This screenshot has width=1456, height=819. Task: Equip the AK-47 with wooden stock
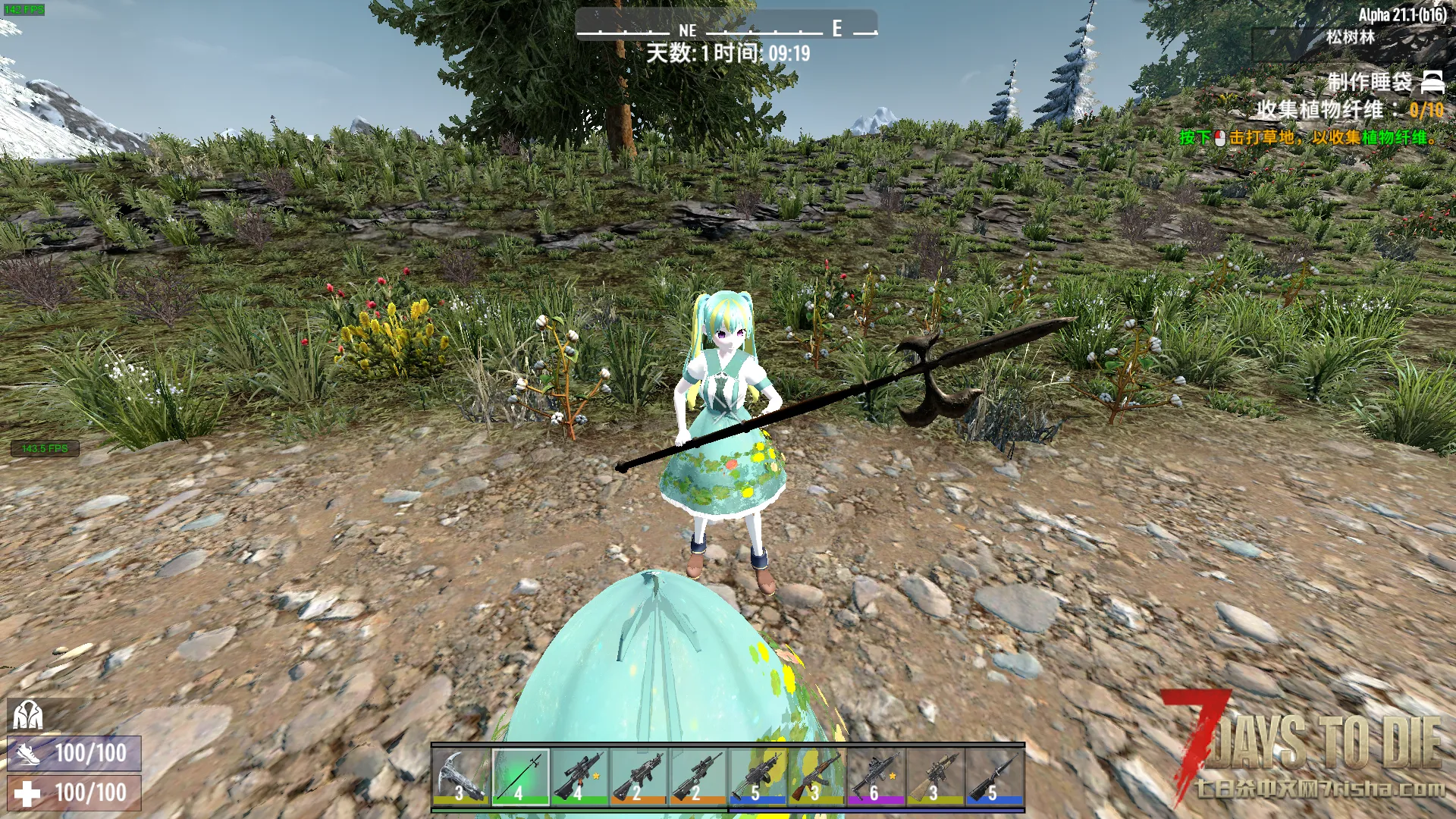816,777
